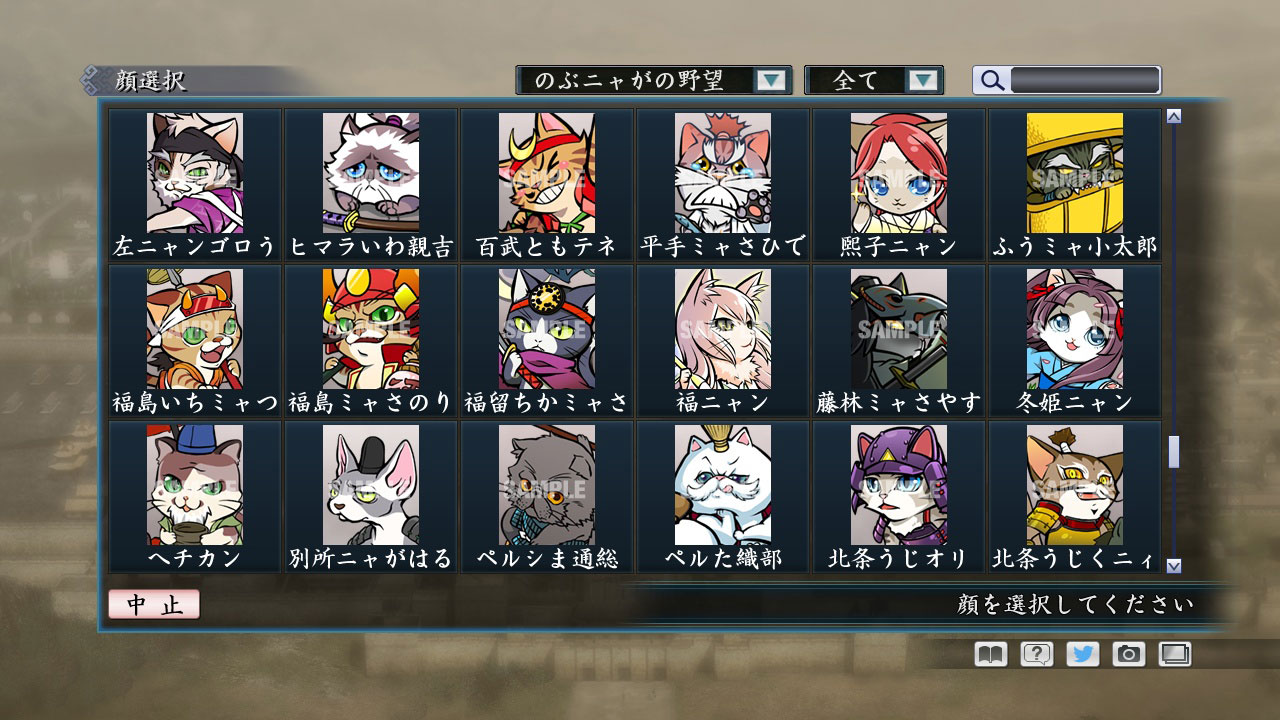
Task: Open the game manual book icon
Action: click(988, 653)
